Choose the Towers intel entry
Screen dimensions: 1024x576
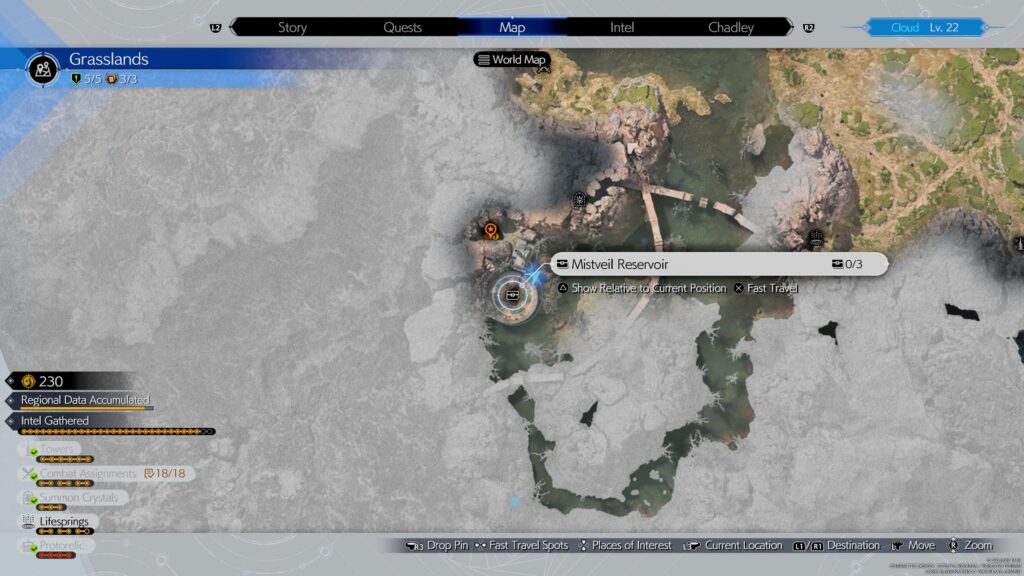pyautogui.click(x=62, y=450)
